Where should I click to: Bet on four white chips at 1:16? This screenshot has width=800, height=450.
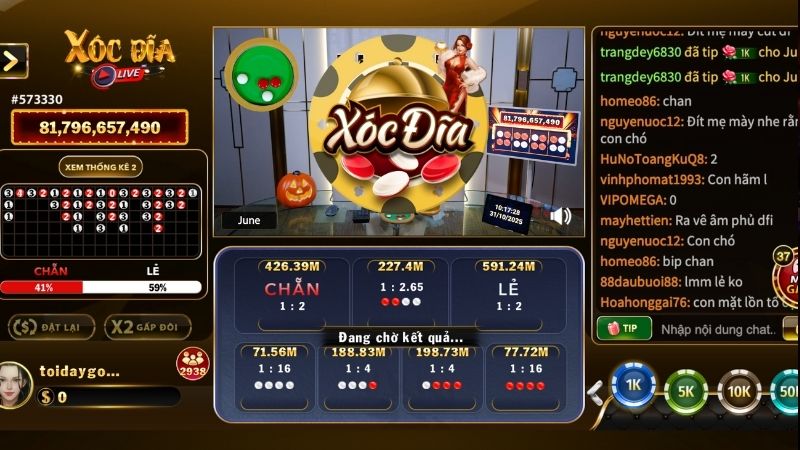click(274, 377)
